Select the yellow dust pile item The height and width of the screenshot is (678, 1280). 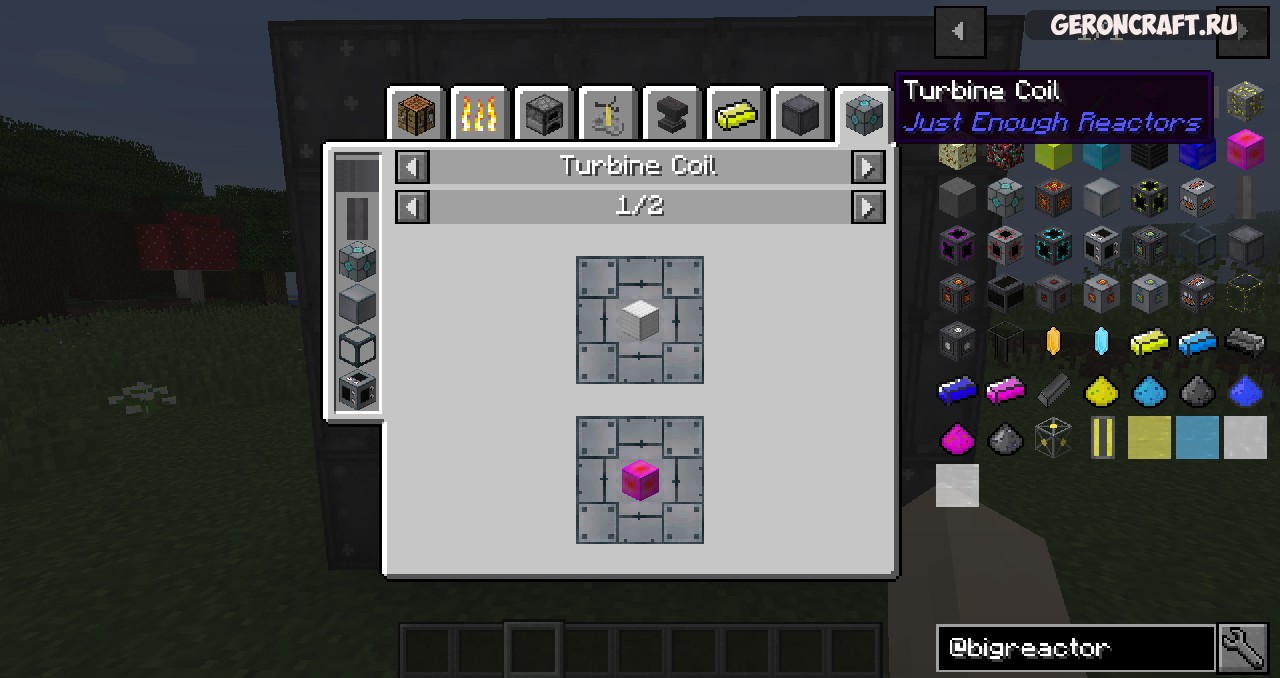coord(1101,390)
